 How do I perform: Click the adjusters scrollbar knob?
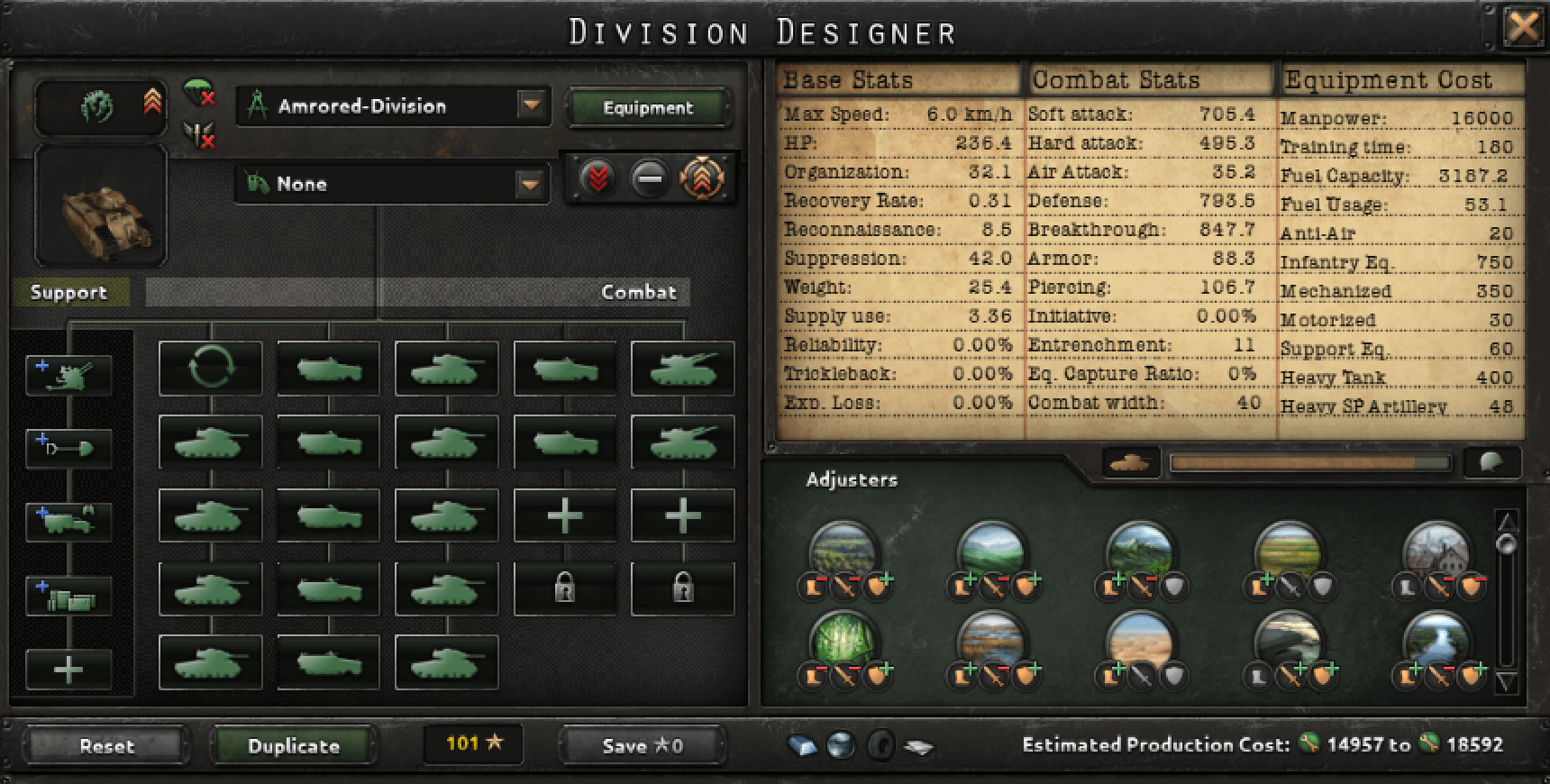click(x=1508, y=542)
